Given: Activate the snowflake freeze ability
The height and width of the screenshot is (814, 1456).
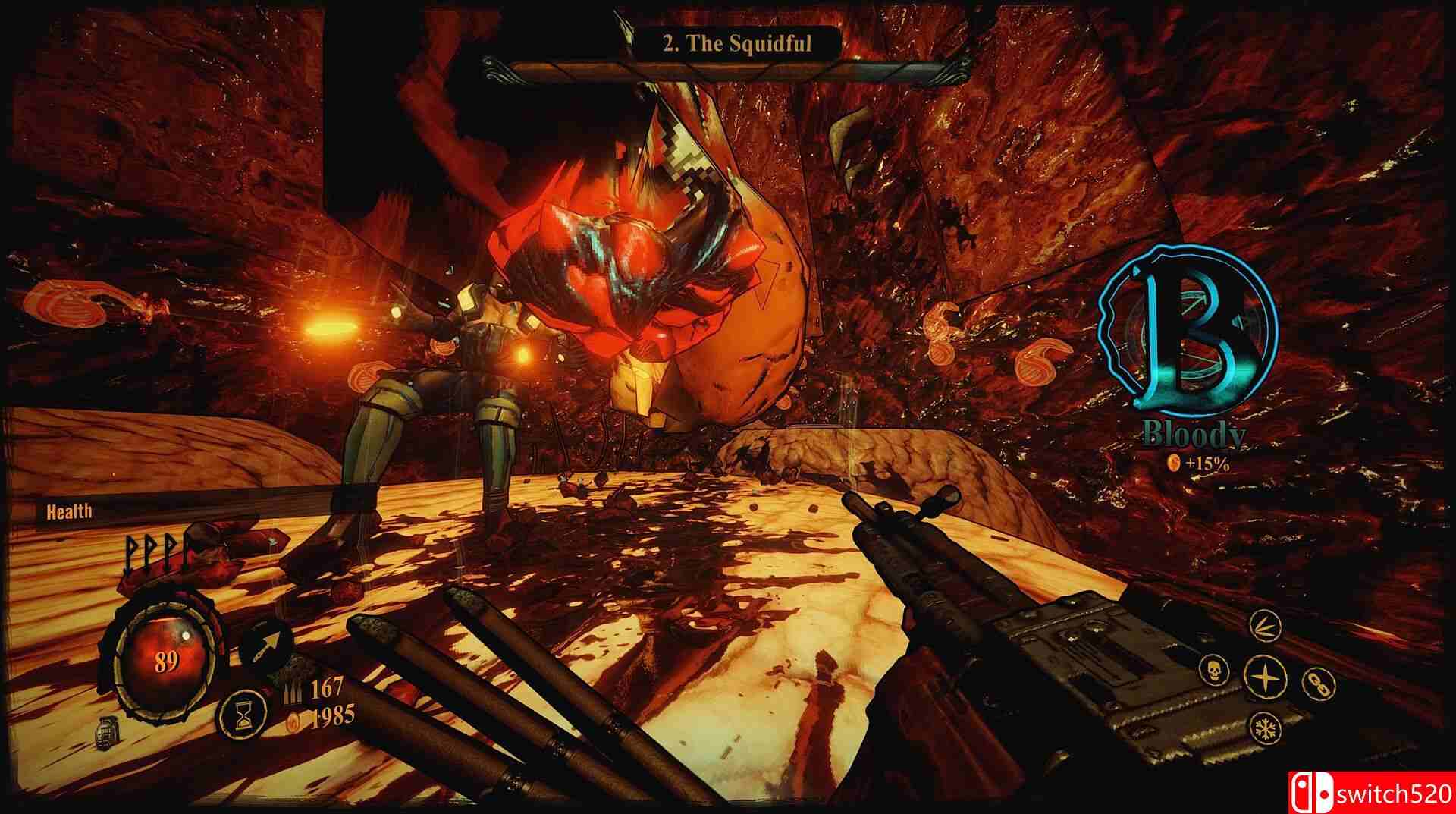Looking at the screenshot, I should (x=1266, y=727).
